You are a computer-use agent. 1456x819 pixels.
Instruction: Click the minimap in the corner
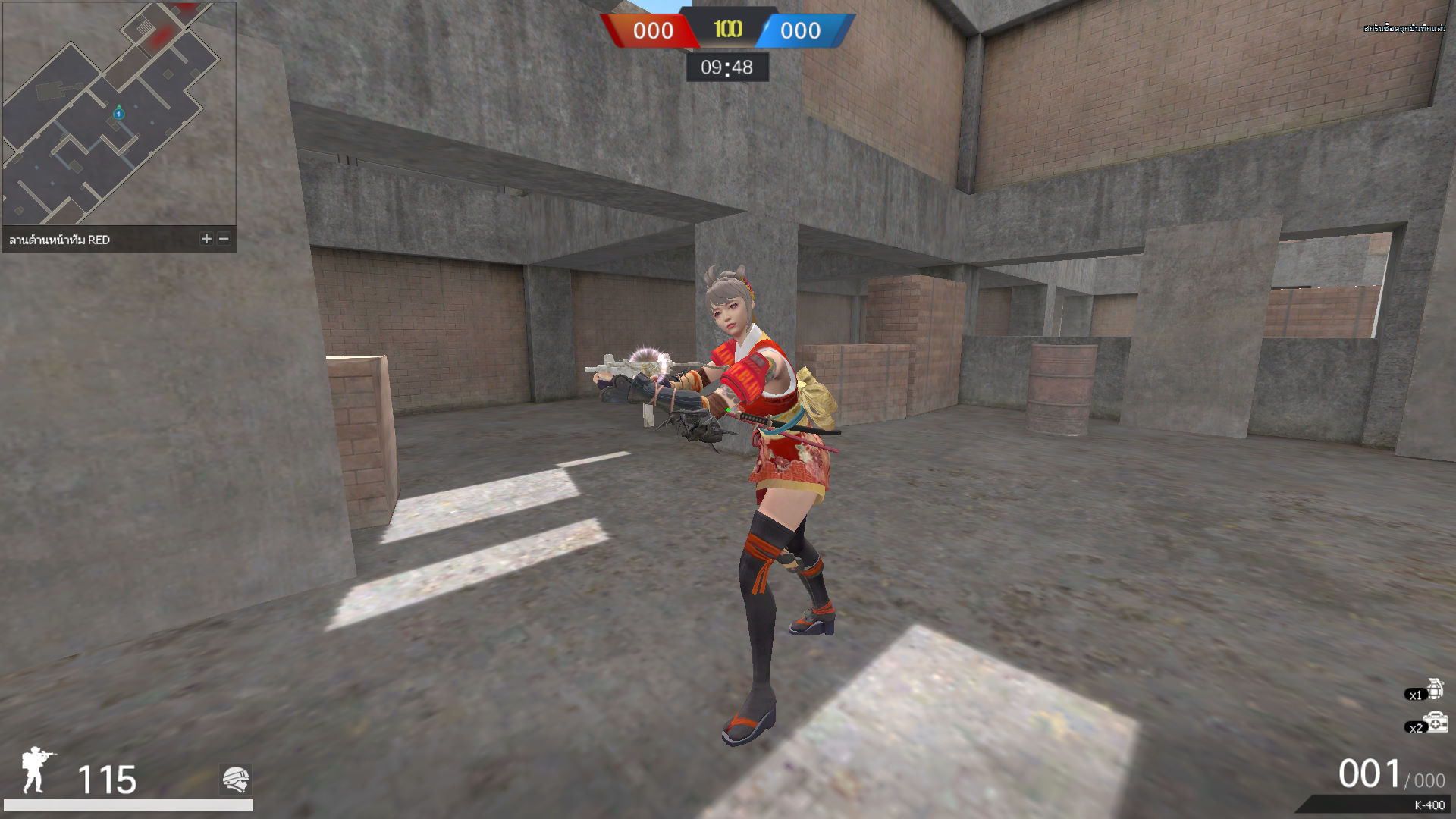[x=119, y=114]
